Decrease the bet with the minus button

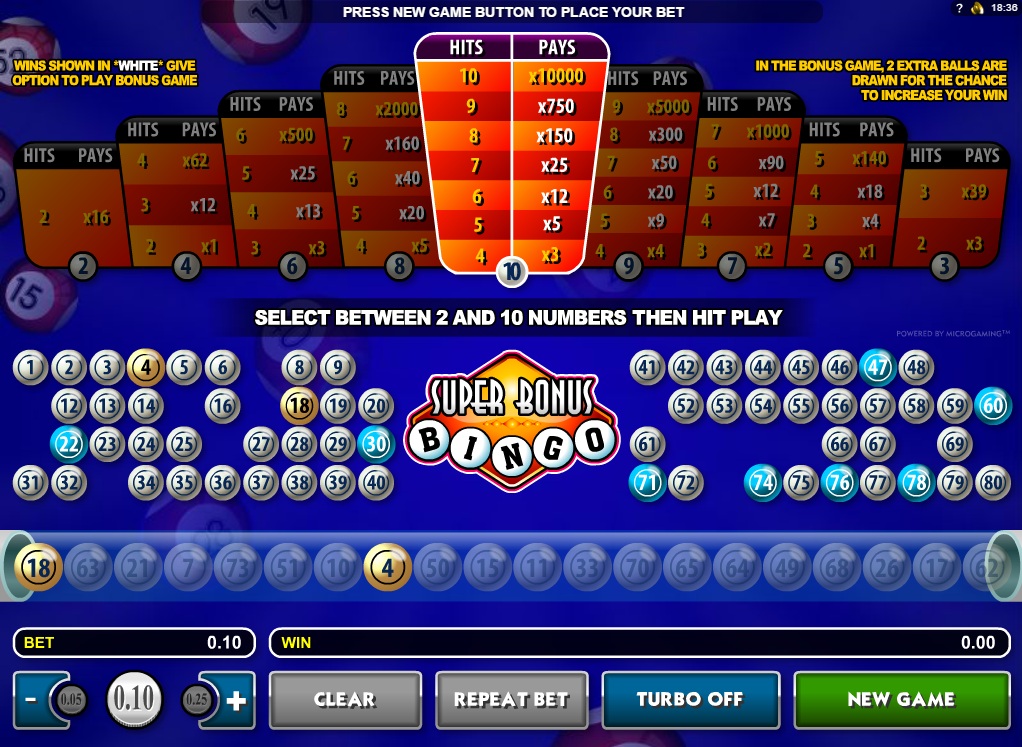30,701
